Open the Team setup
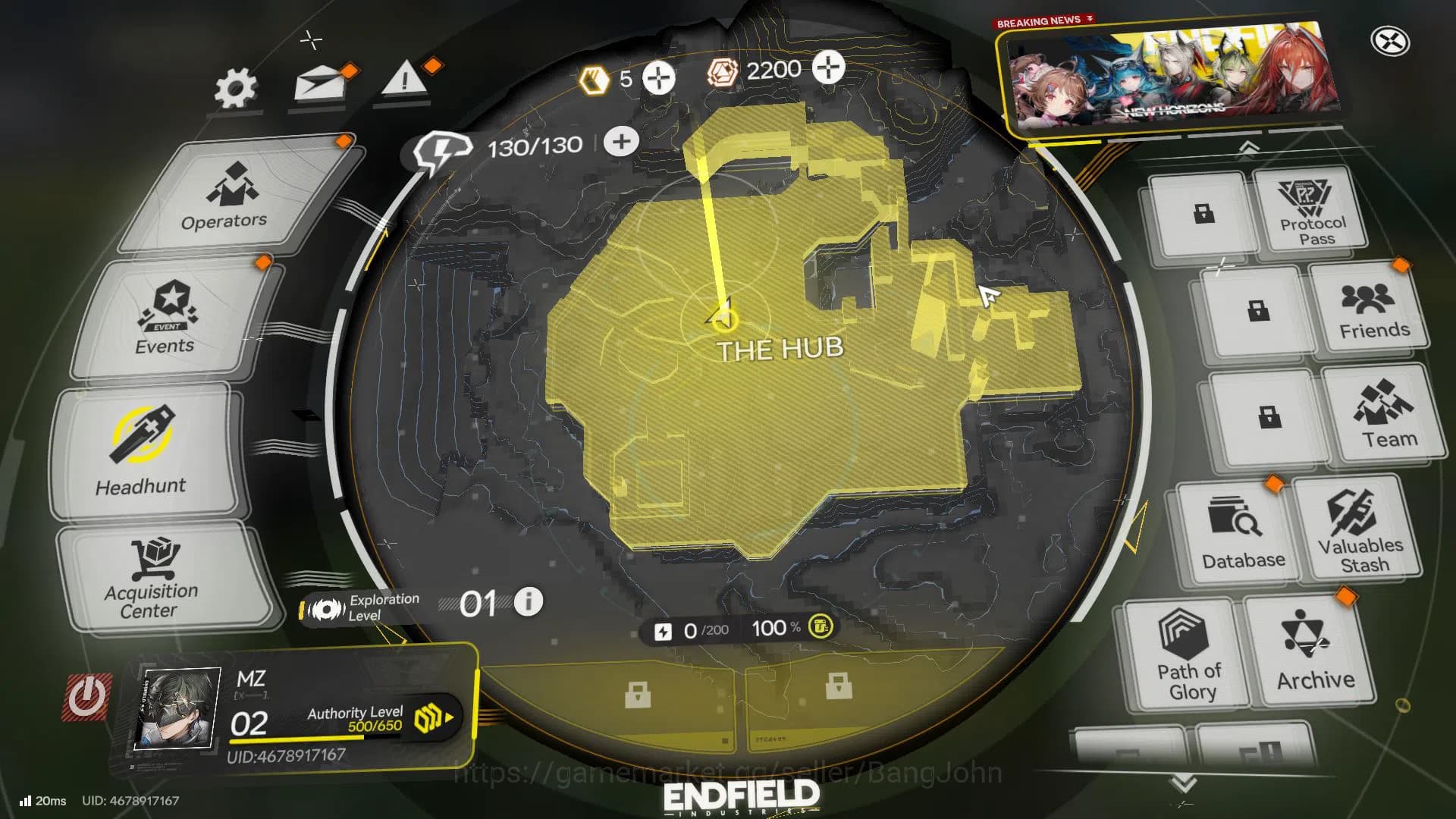 coord(1387,414)
